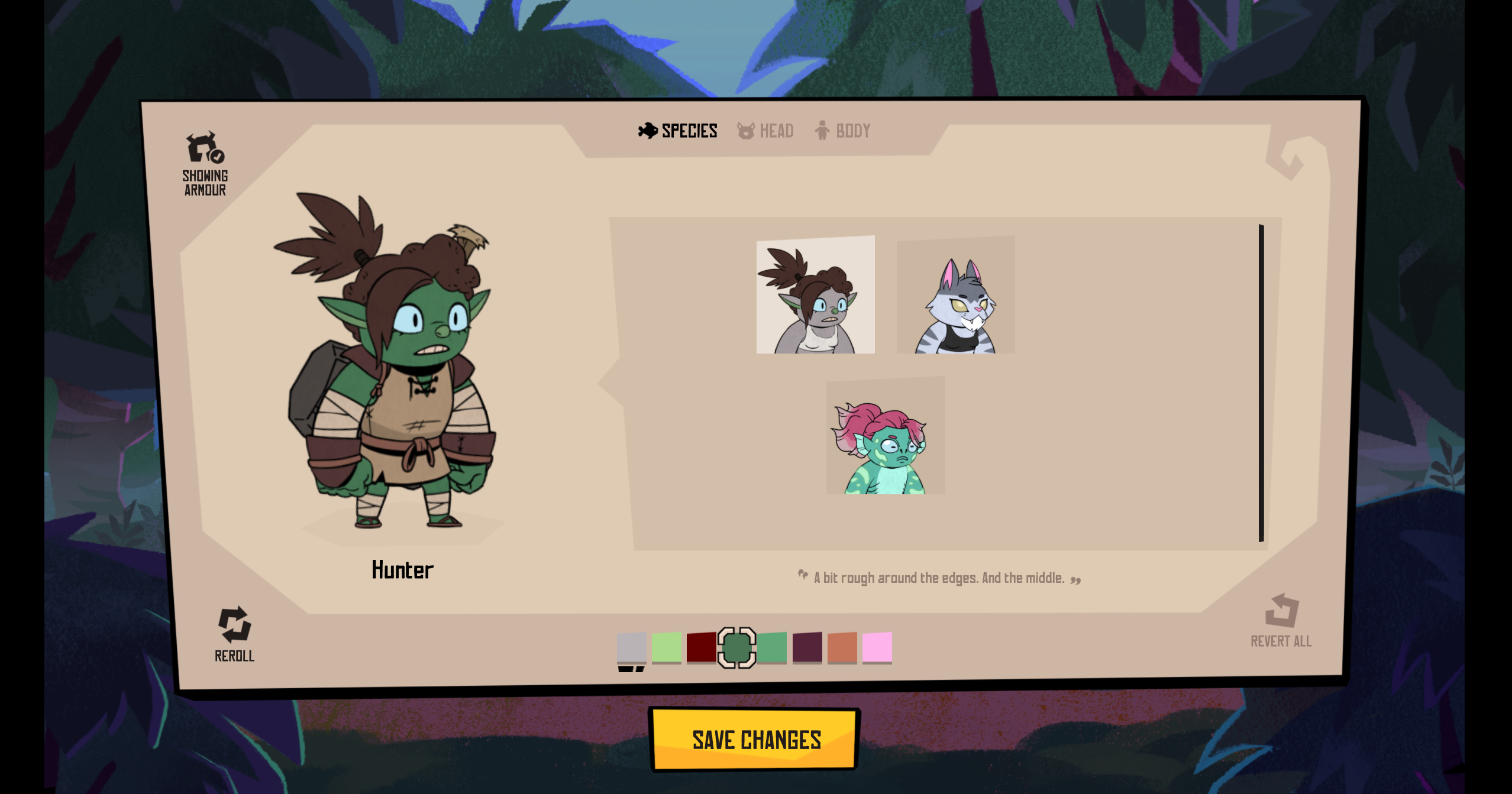Select the goblin species portrait
1512x794 pixels.
pyautogui.click(x=815, y=295)
